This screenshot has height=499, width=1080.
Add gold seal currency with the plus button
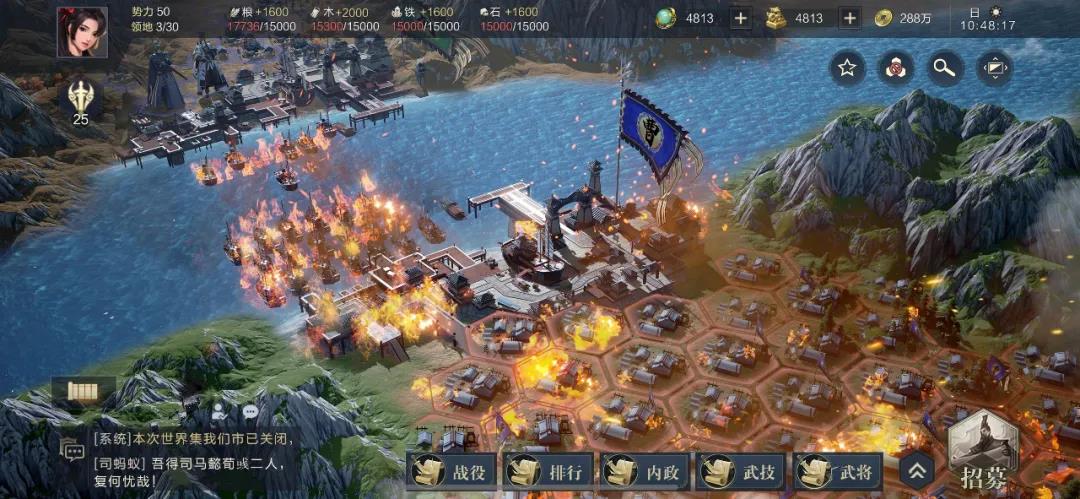pyautogui.click(x=849, y=18)
